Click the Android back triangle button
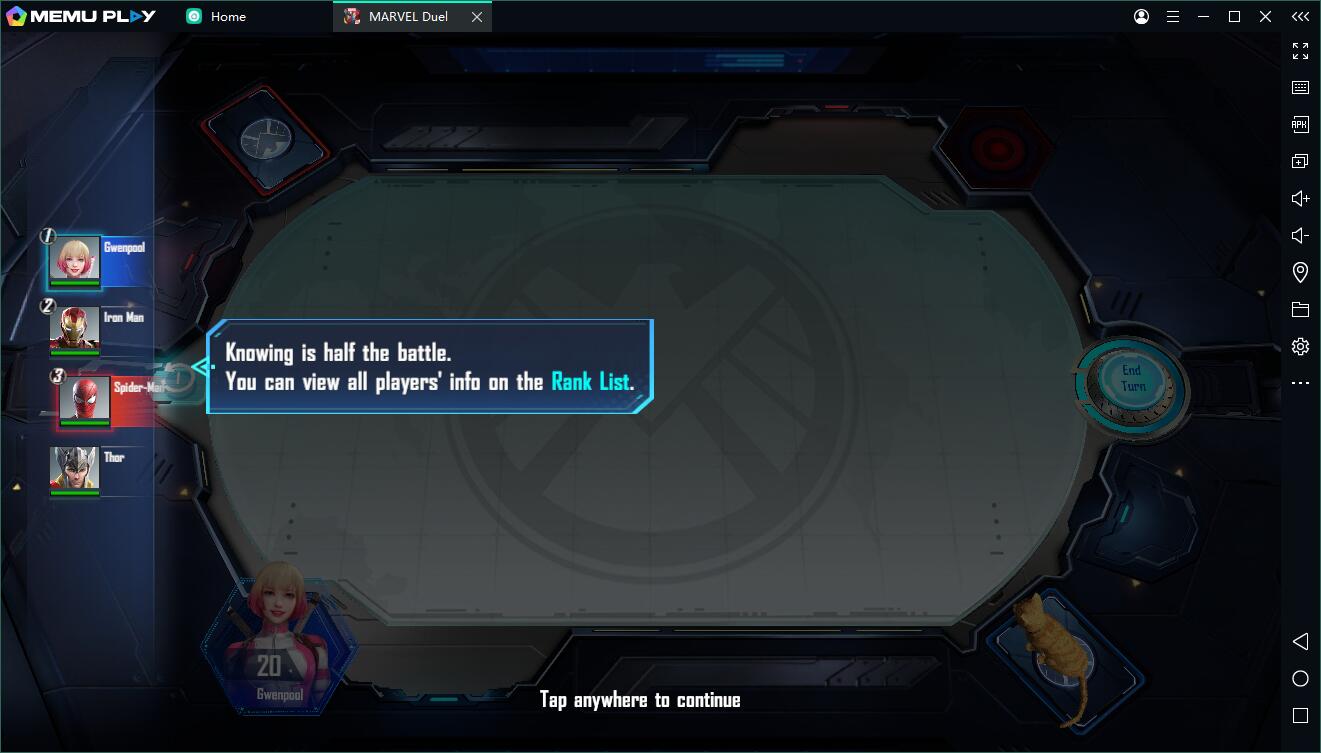 1300,641
